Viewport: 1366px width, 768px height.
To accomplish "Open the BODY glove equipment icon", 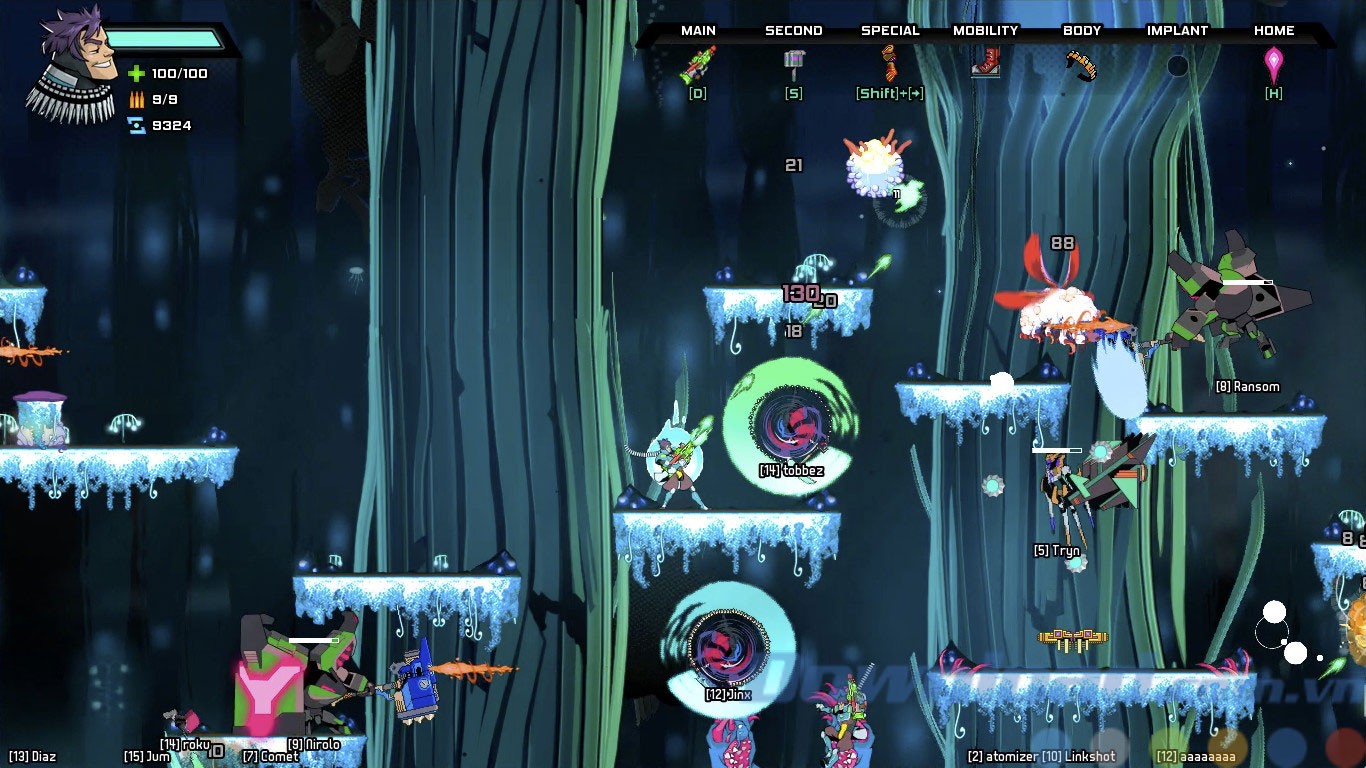I will [x=1082, y=65].
